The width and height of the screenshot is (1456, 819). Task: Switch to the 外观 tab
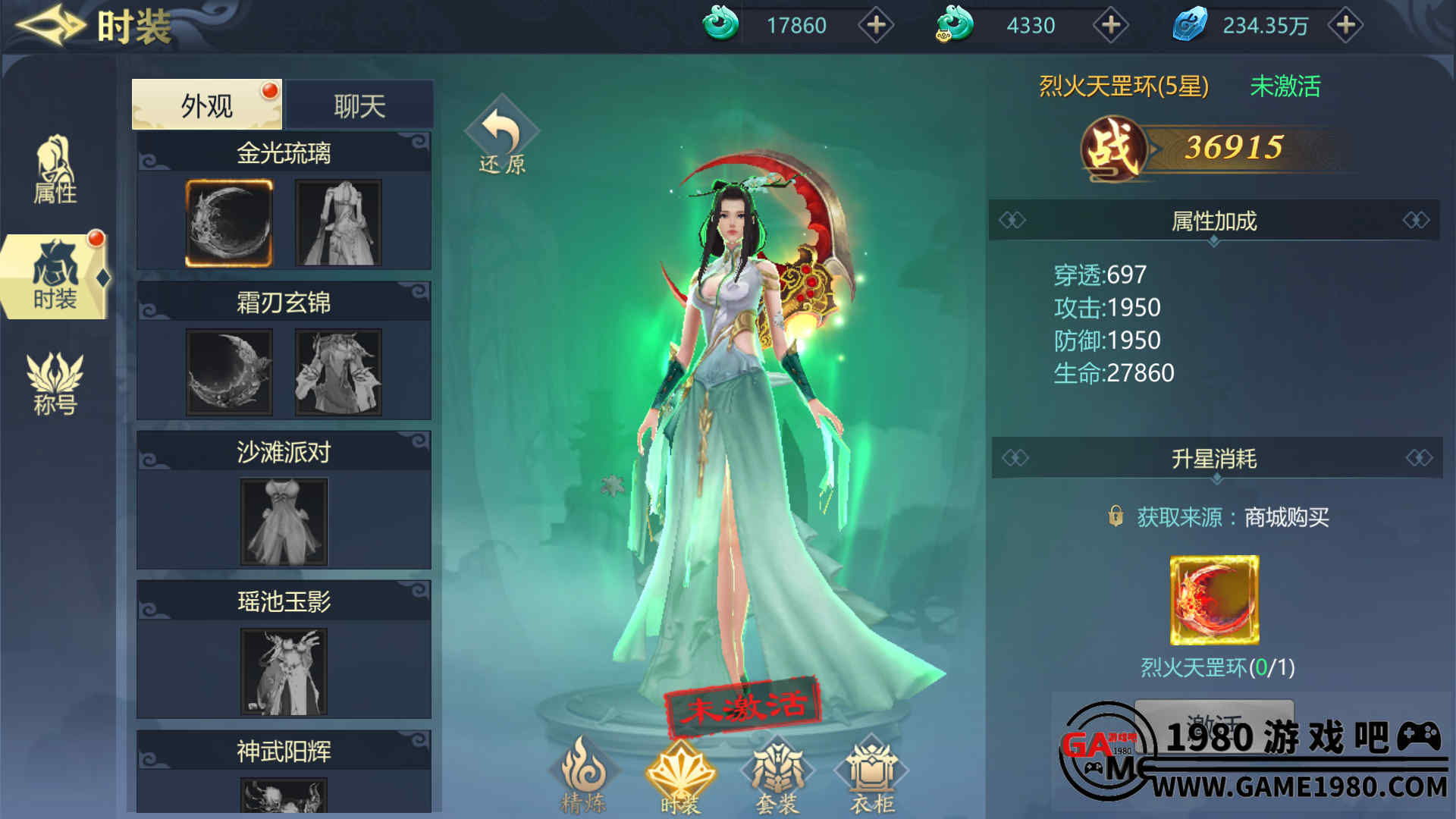[206, 105]
